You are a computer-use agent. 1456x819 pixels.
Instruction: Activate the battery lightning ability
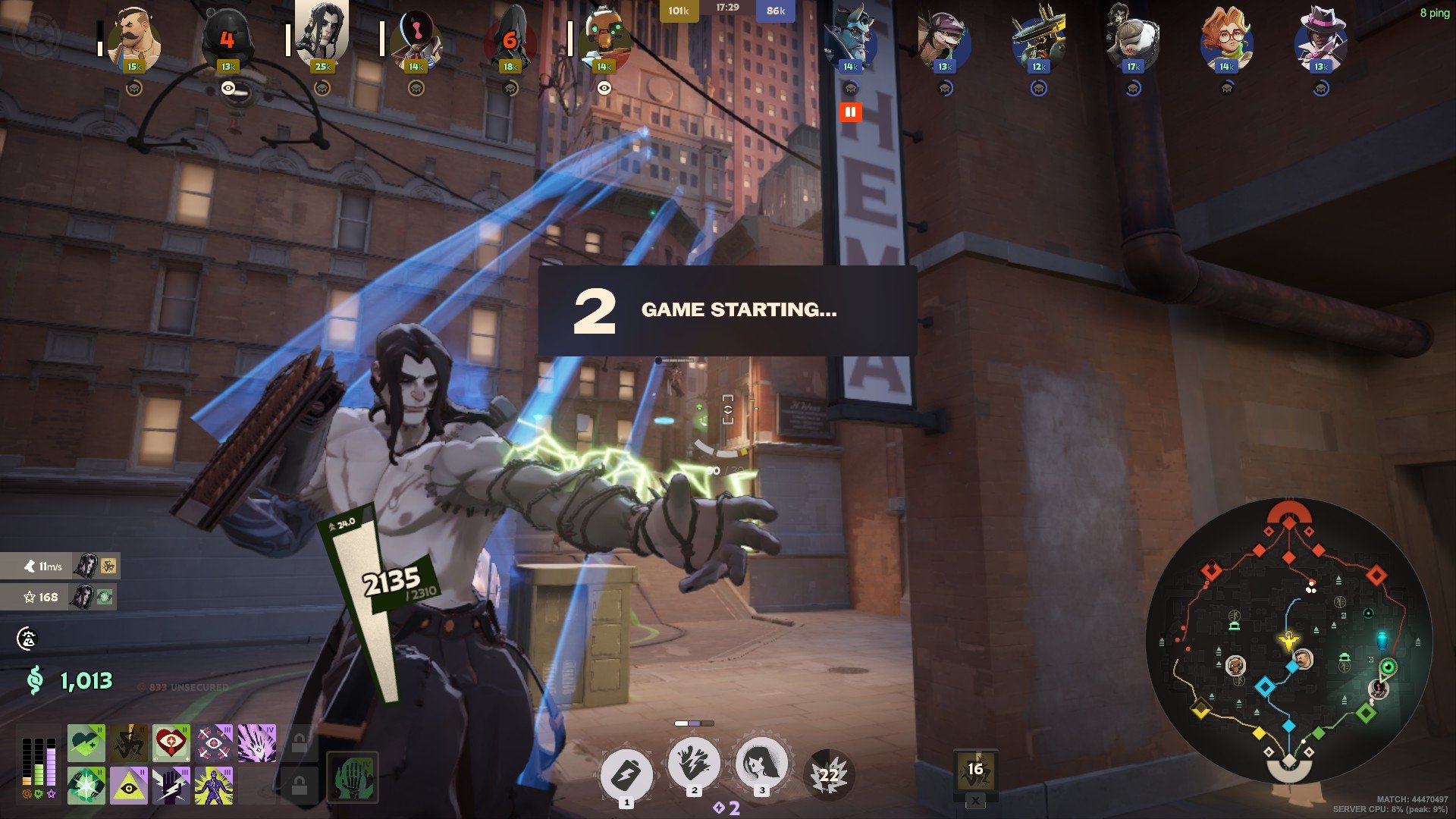tap(626, 774)
